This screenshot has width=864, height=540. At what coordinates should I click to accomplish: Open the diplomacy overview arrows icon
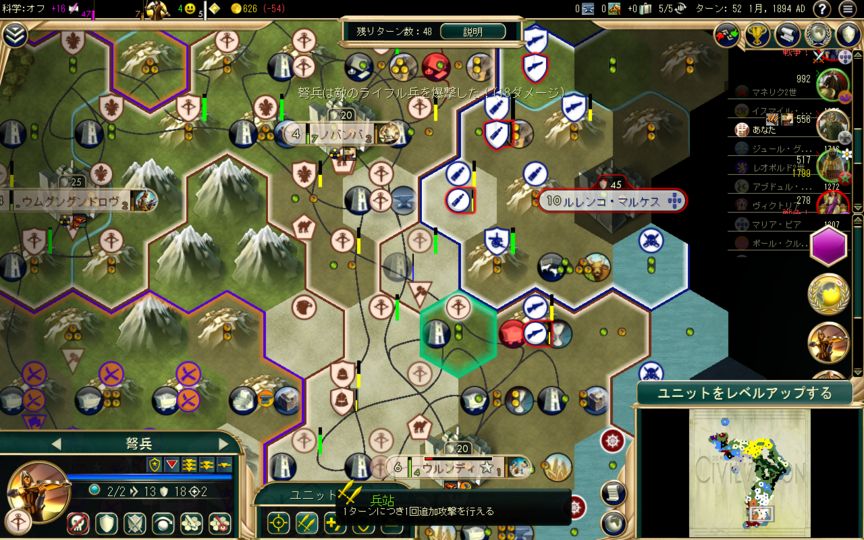click(729, 36)
